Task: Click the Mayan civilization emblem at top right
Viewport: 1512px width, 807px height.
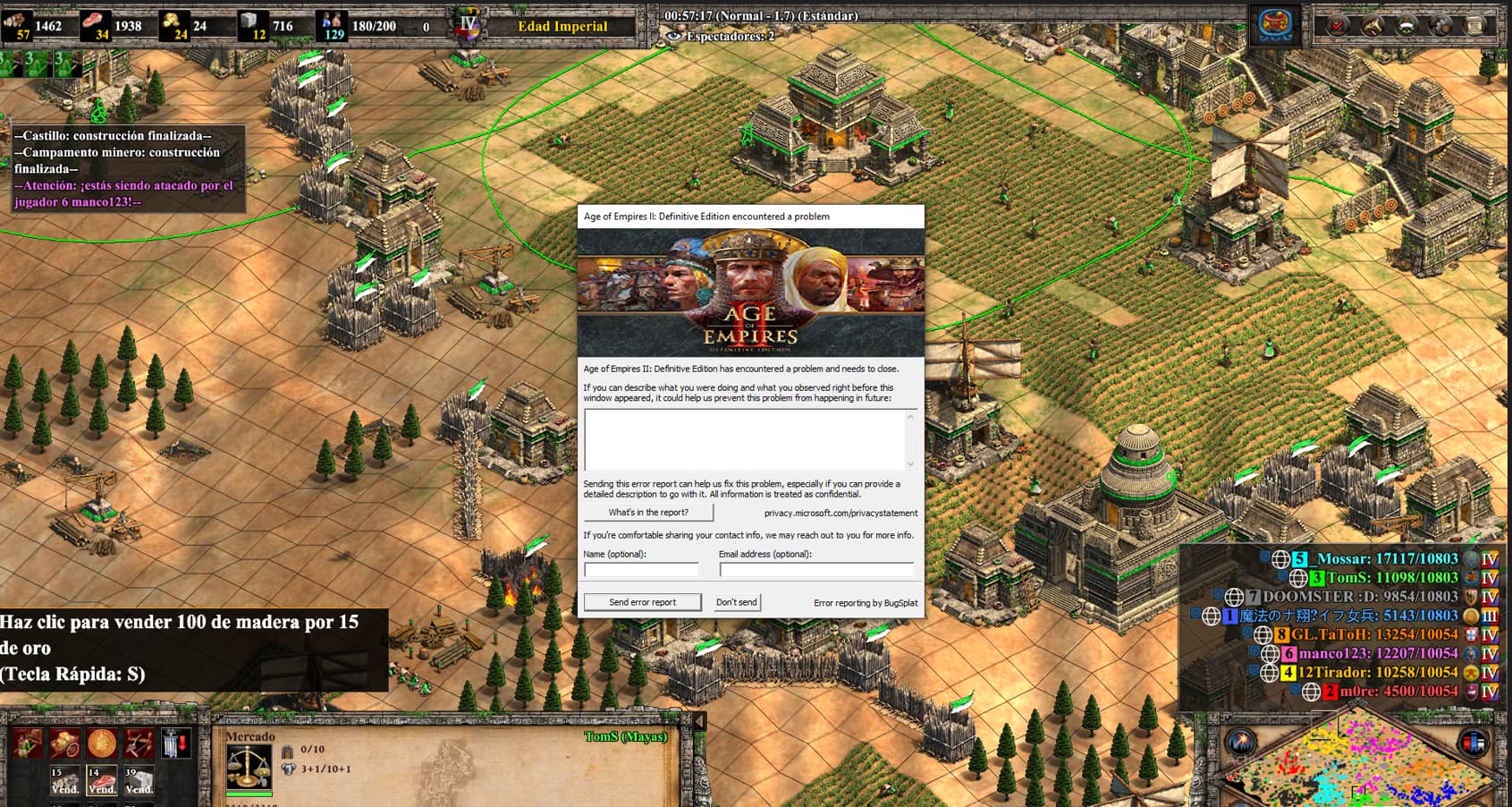Action: (1276, 26)
